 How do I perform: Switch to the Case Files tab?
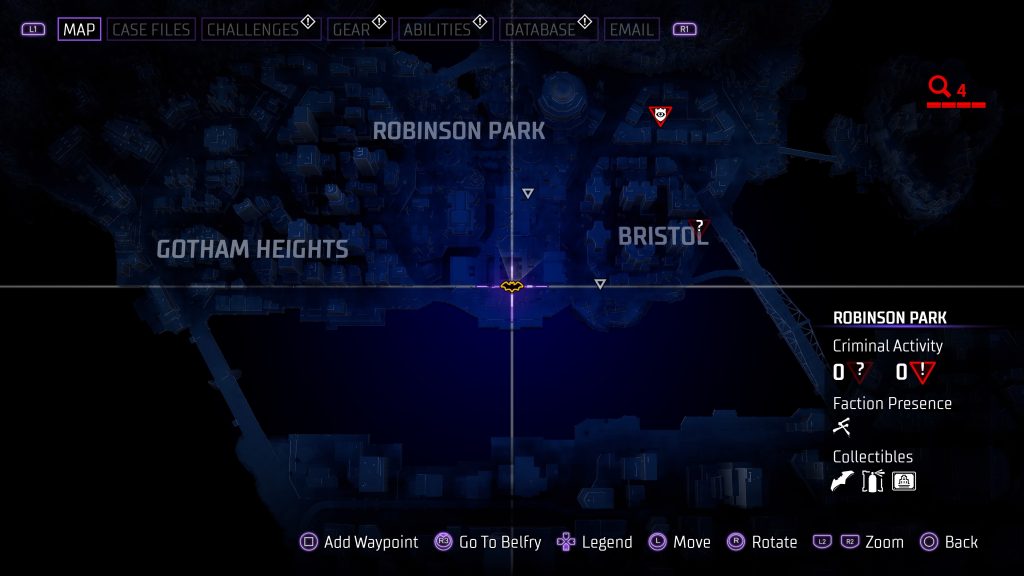[x=151, y=29]
